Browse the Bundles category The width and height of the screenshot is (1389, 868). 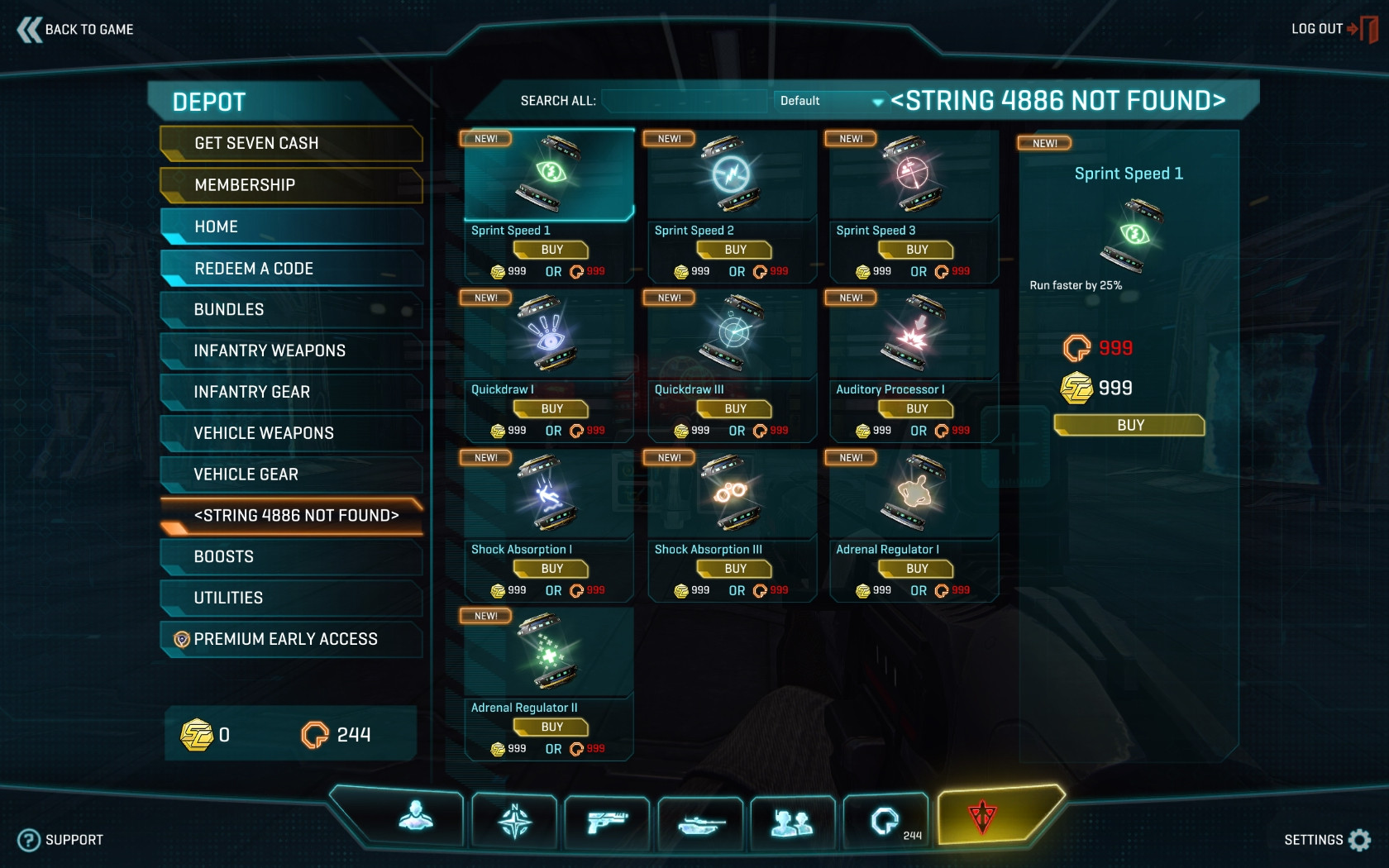click(290, 310)
